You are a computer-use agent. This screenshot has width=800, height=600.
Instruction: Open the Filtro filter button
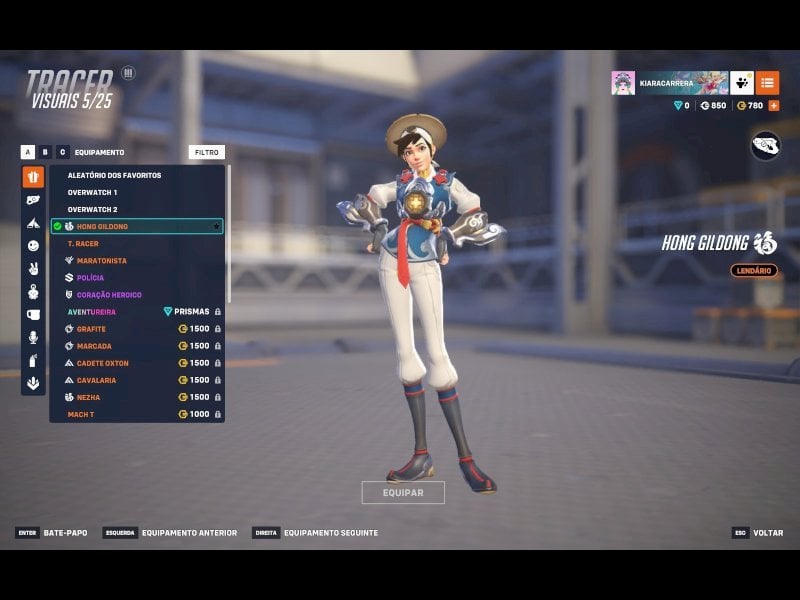[x=206, y=152]
